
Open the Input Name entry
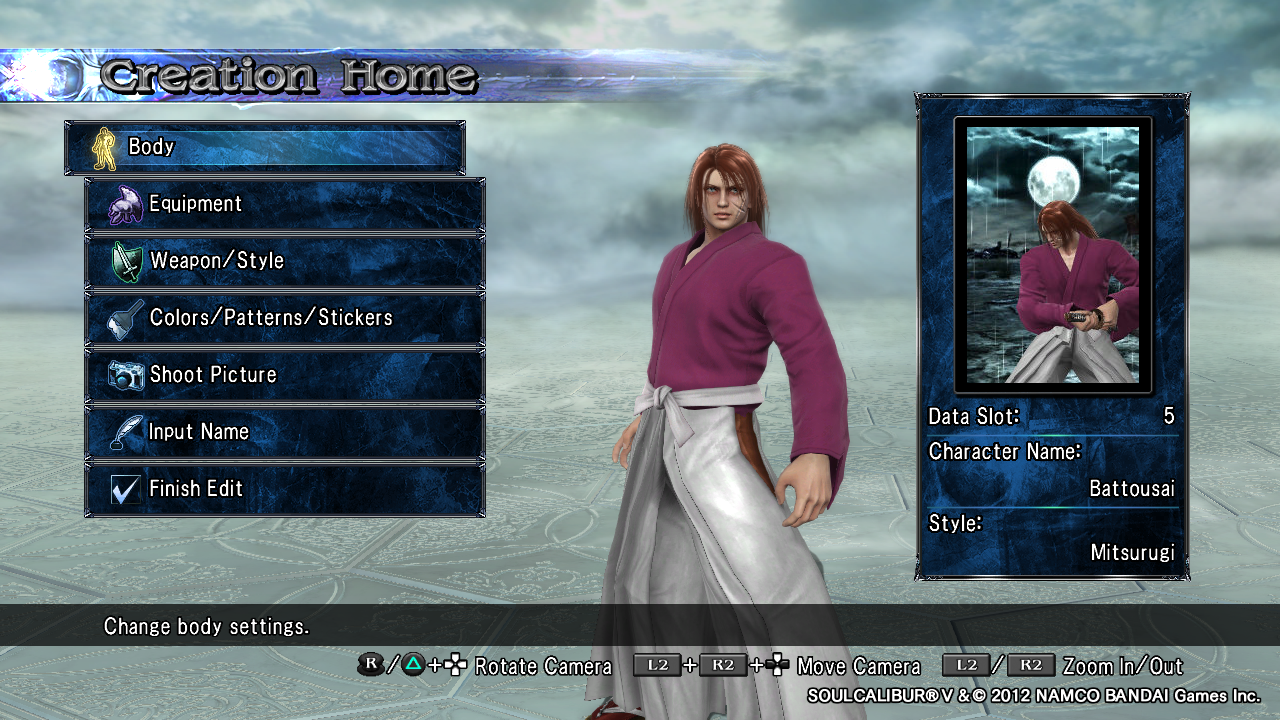click(285, 432)
